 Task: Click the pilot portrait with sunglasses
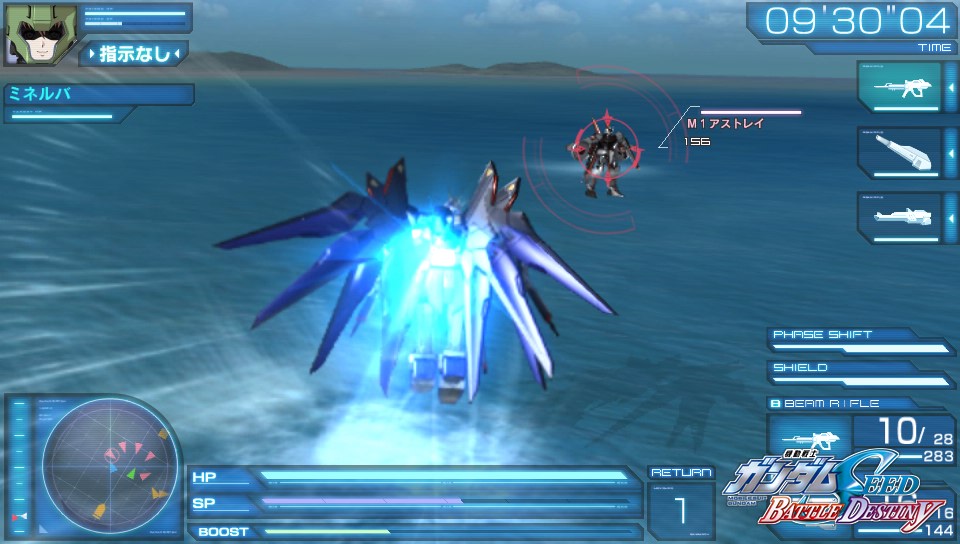tap(30, 33)
